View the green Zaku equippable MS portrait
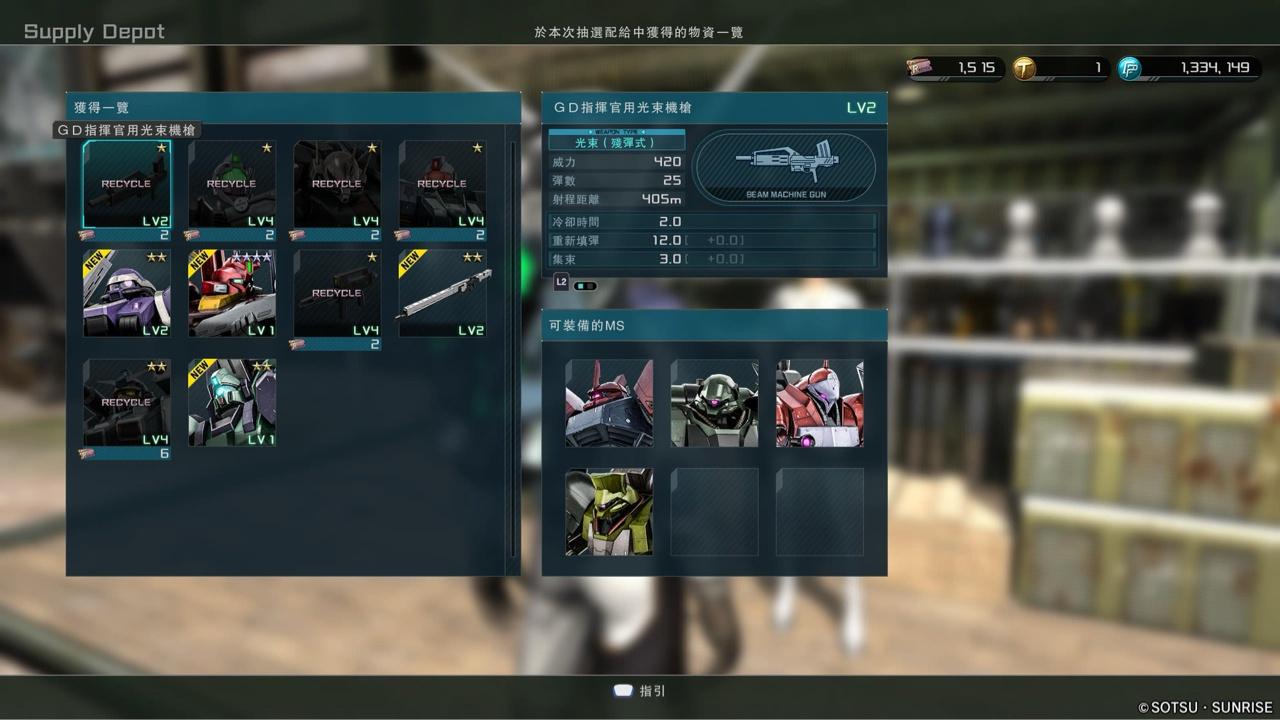The image size is (1280, 720). coord(714,403)
